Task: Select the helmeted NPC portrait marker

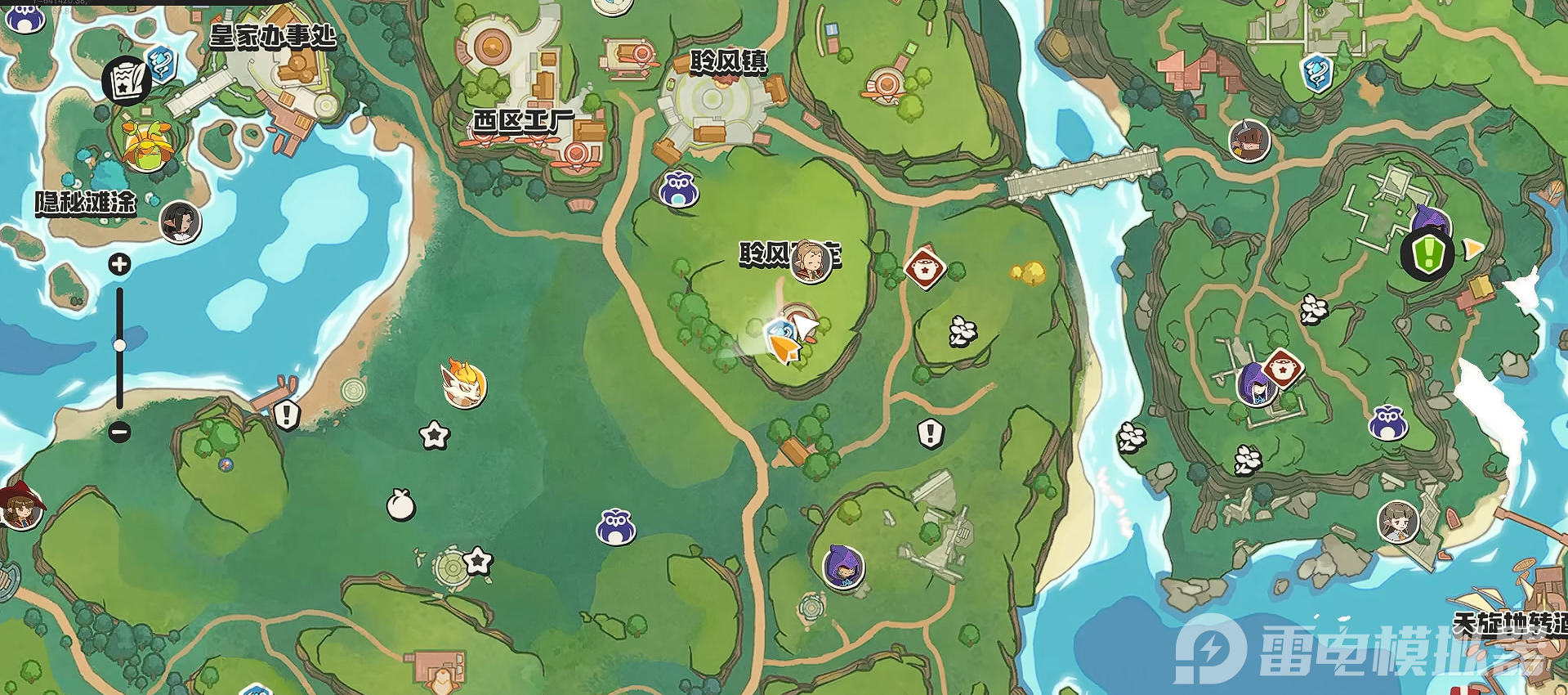Action: [1249, 141]
